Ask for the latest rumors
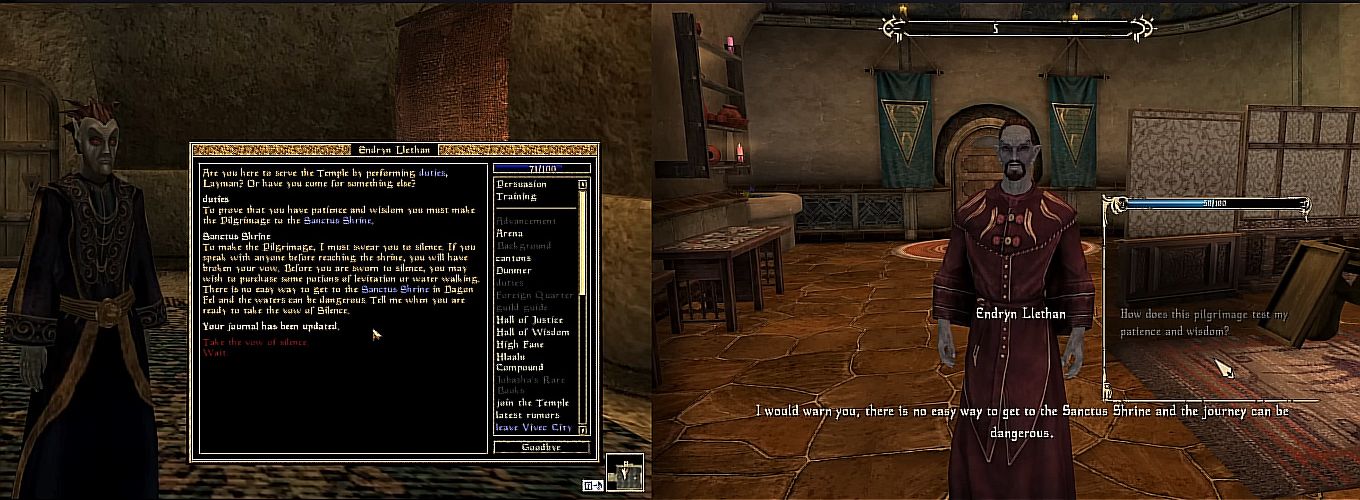 527,415
